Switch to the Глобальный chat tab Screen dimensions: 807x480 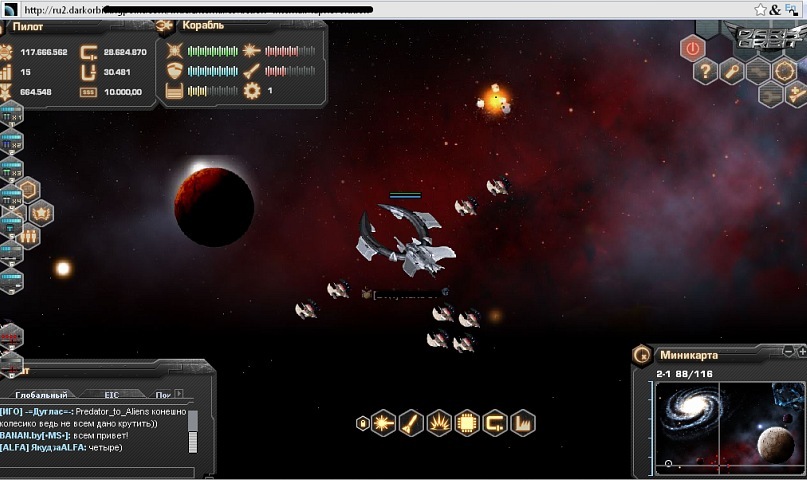[42, 395]
